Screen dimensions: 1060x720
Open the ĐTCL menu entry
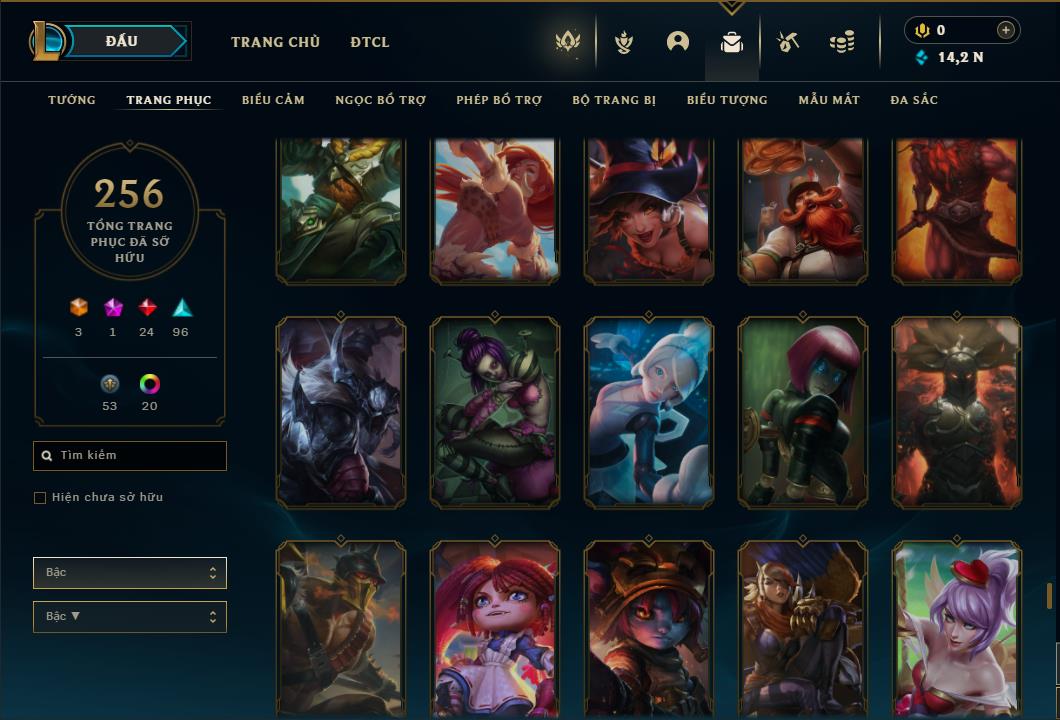tap(370, 42)
